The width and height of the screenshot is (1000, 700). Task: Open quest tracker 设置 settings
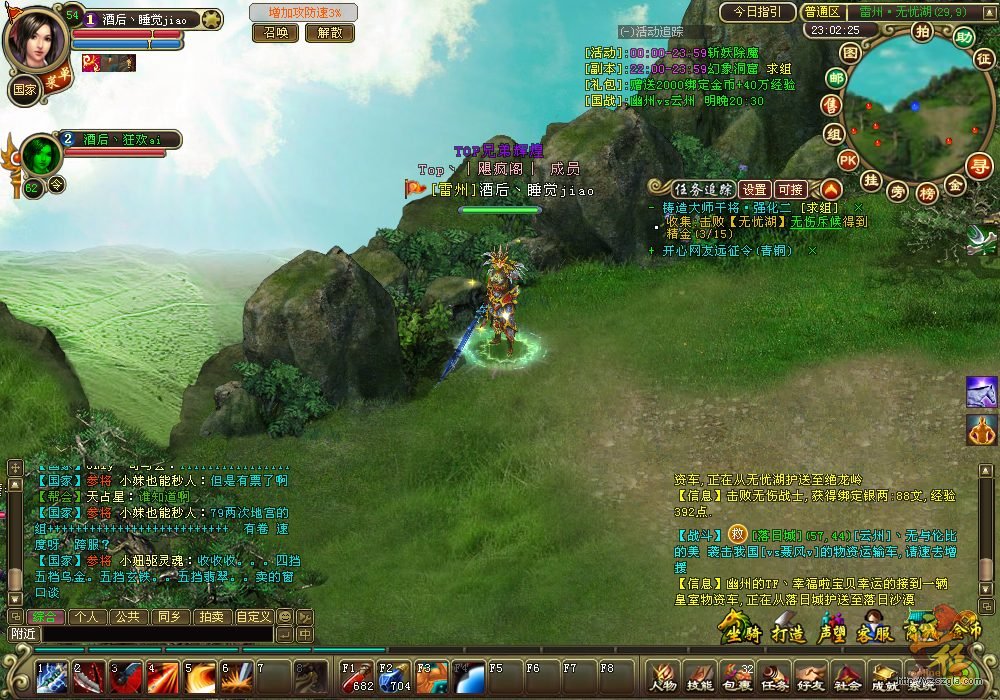[755, 189]
